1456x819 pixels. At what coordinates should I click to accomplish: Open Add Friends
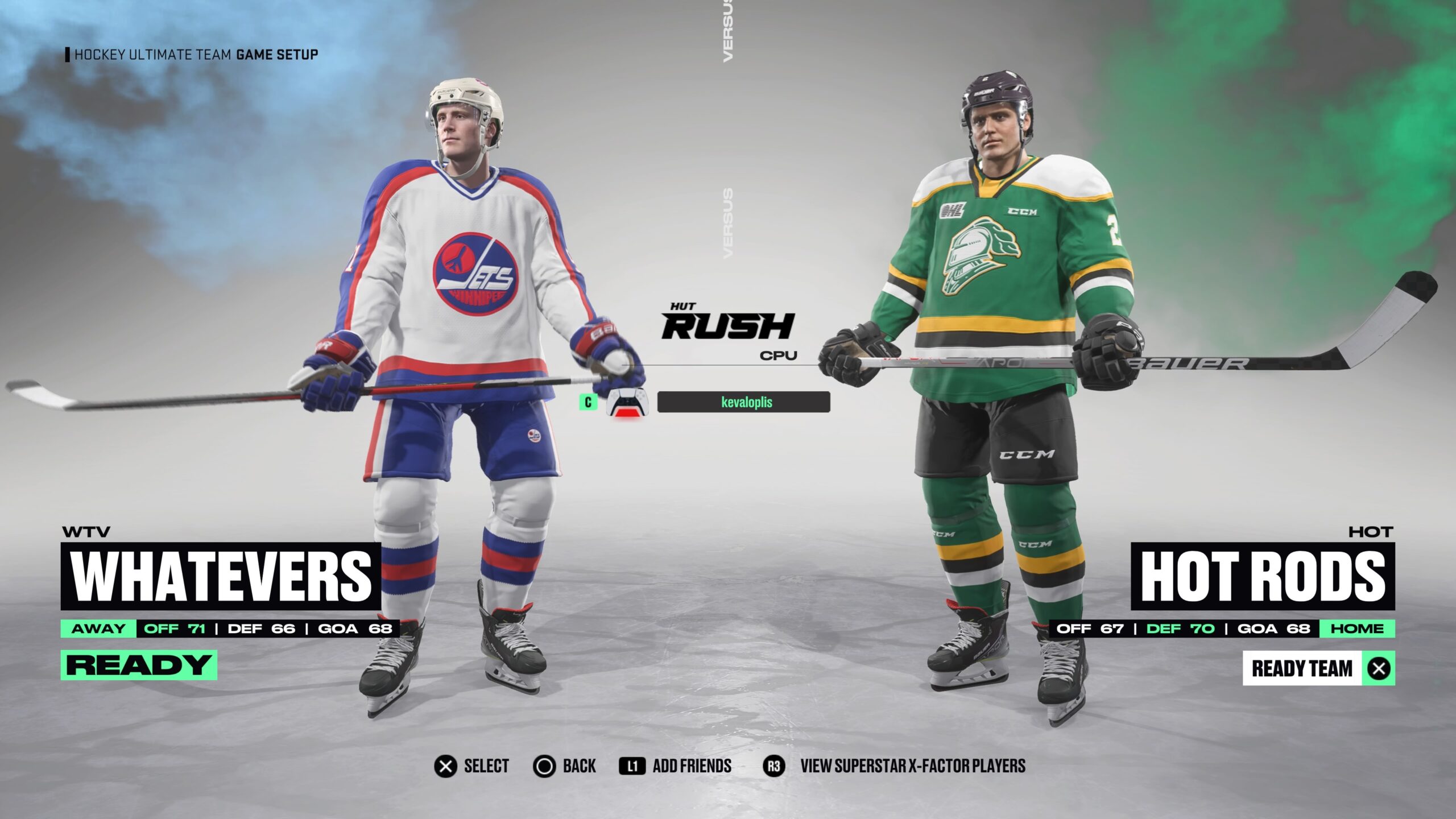(675, 766)
